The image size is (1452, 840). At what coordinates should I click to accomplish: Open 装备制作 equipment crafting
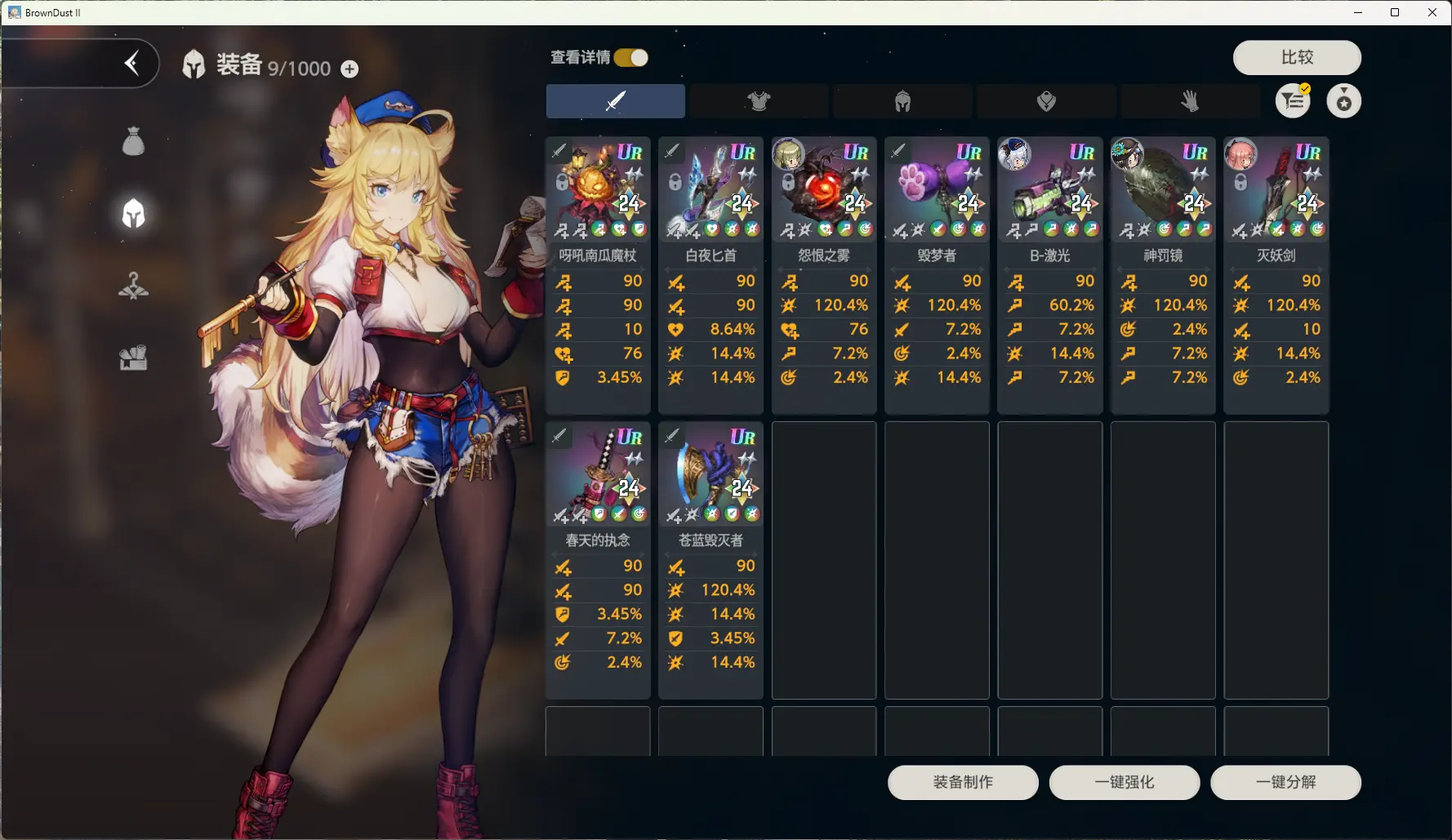[963, 782]
